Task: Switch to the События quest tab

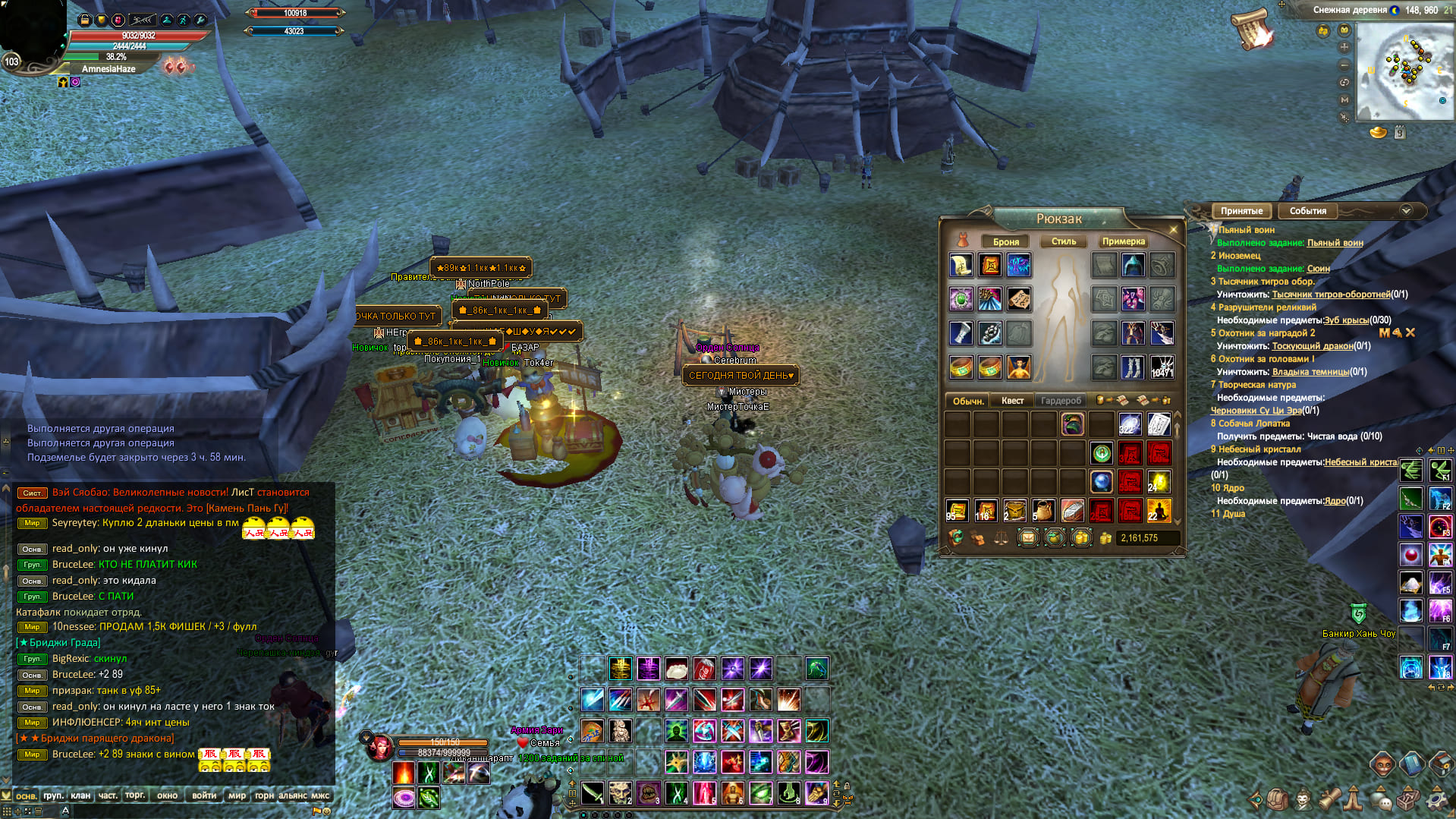Action: [x=1307, y=211]
